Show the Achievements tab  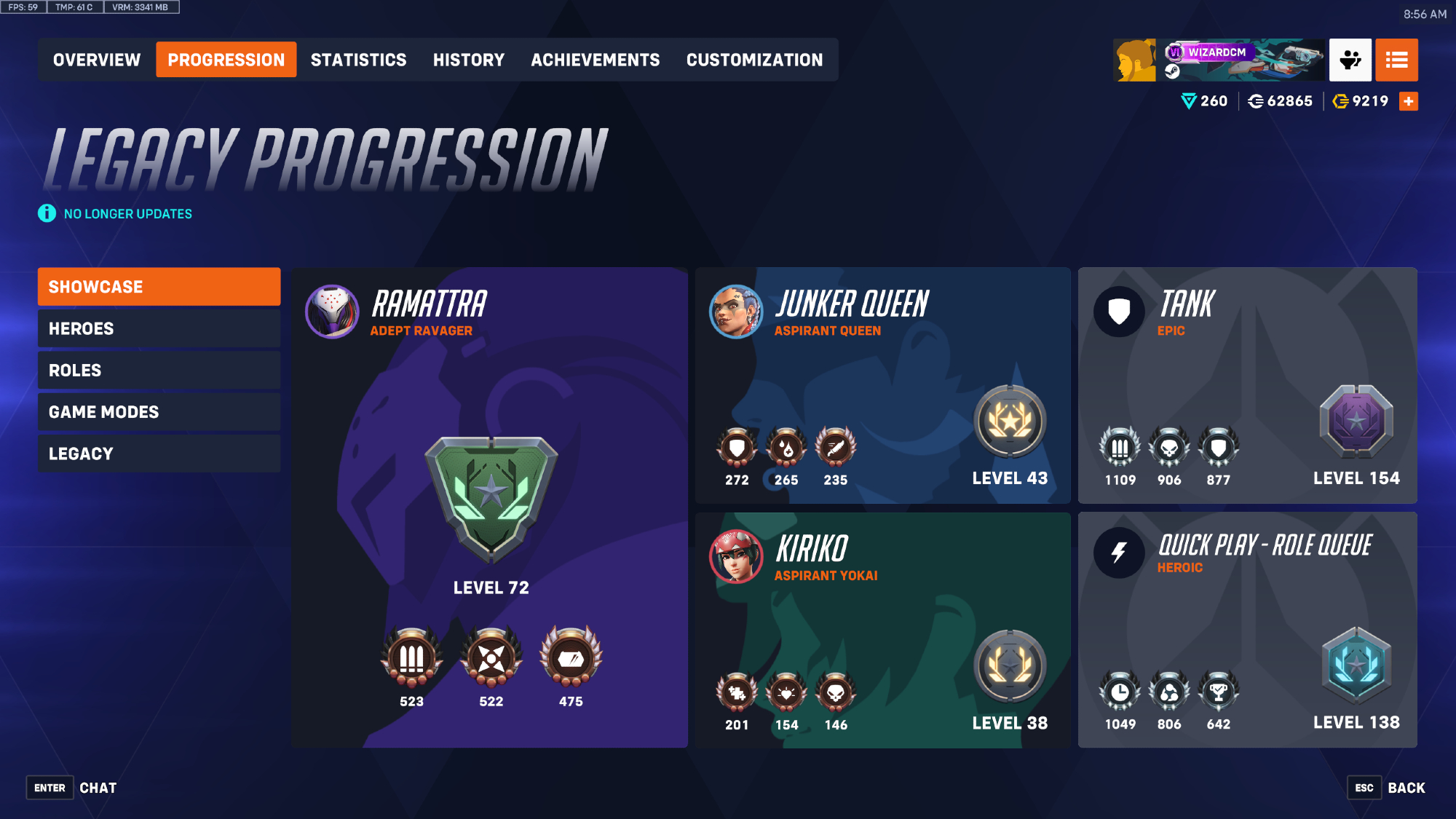point(595,60)
